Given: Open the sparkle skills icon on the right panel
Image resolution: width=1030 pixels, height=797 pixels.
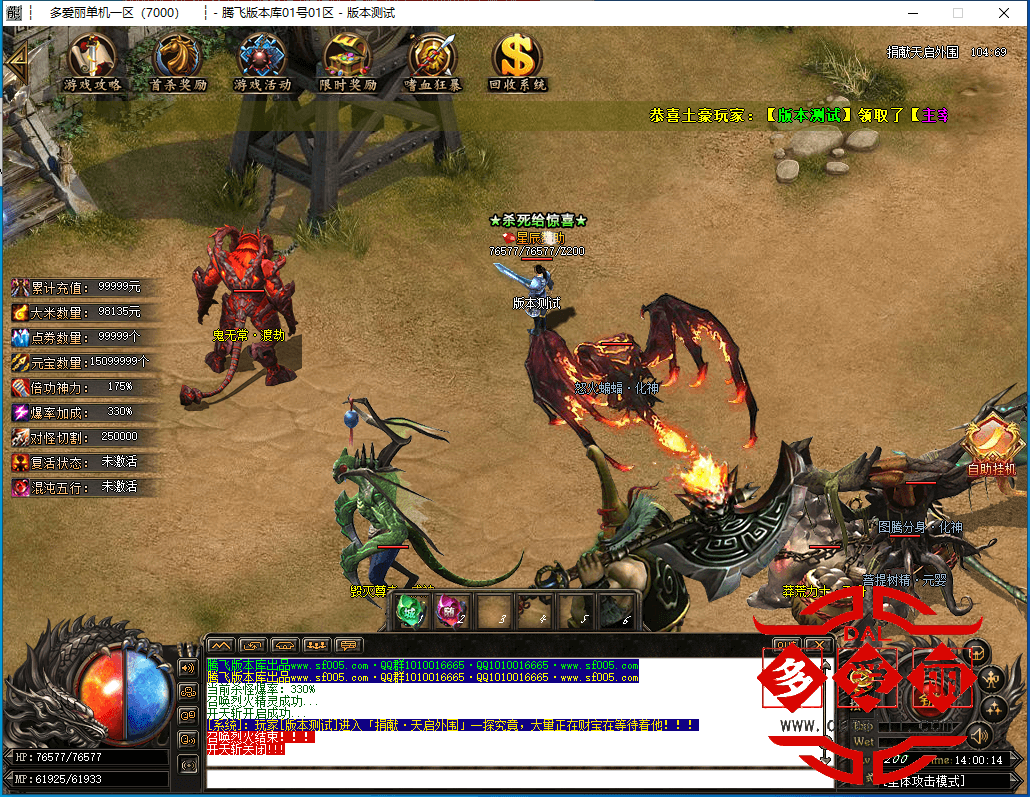Looking at the screenshot, I should coord(994,709).
